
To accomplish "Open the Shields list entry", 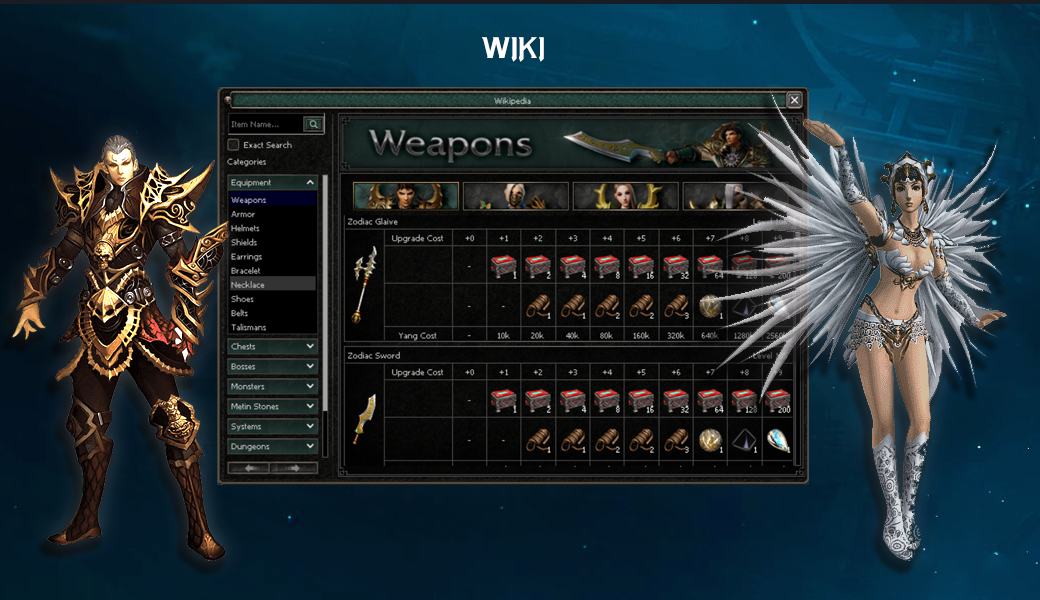I will (x=244, y=242).
